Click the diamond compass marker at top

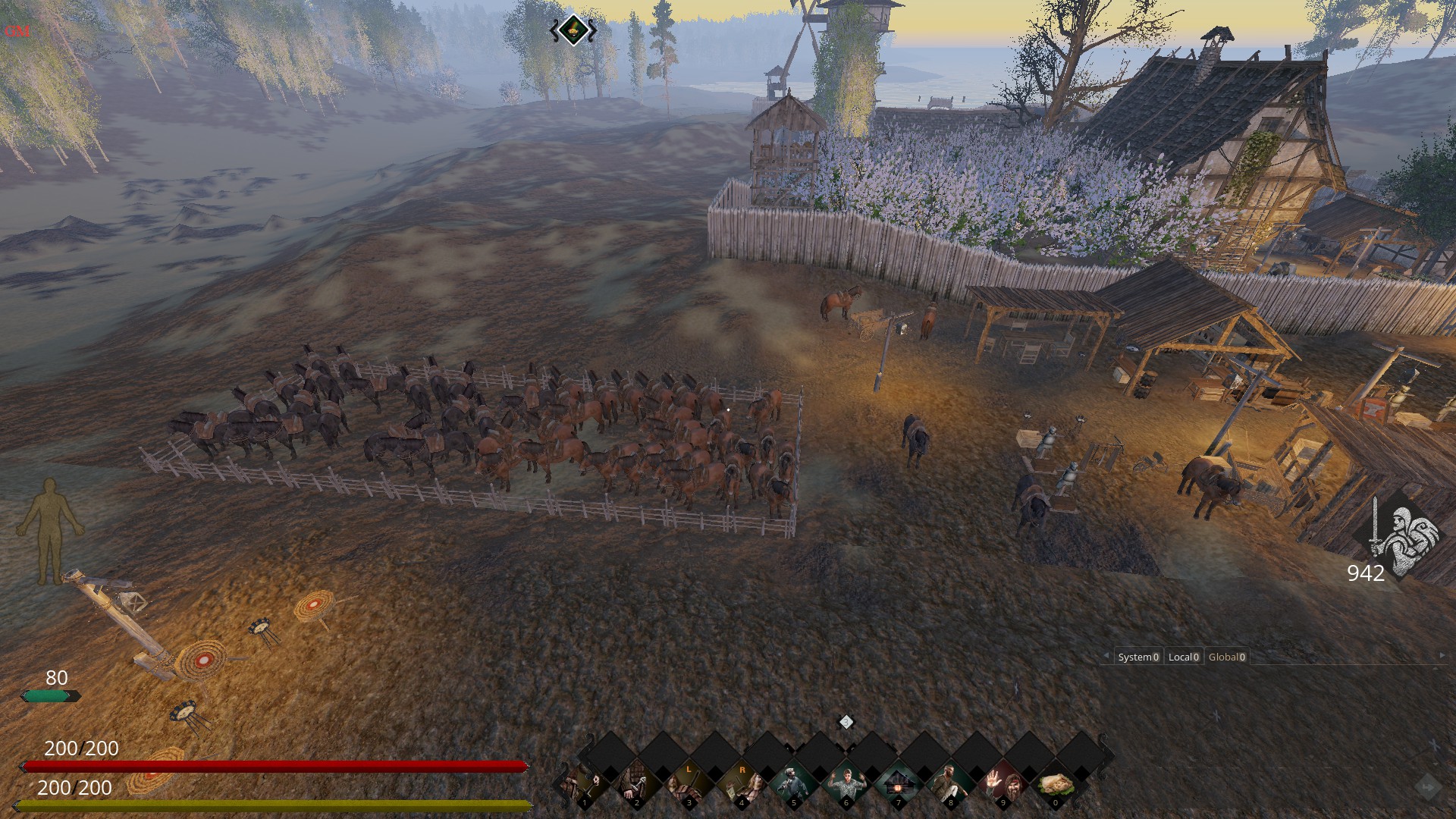click(x=573, y=30)
